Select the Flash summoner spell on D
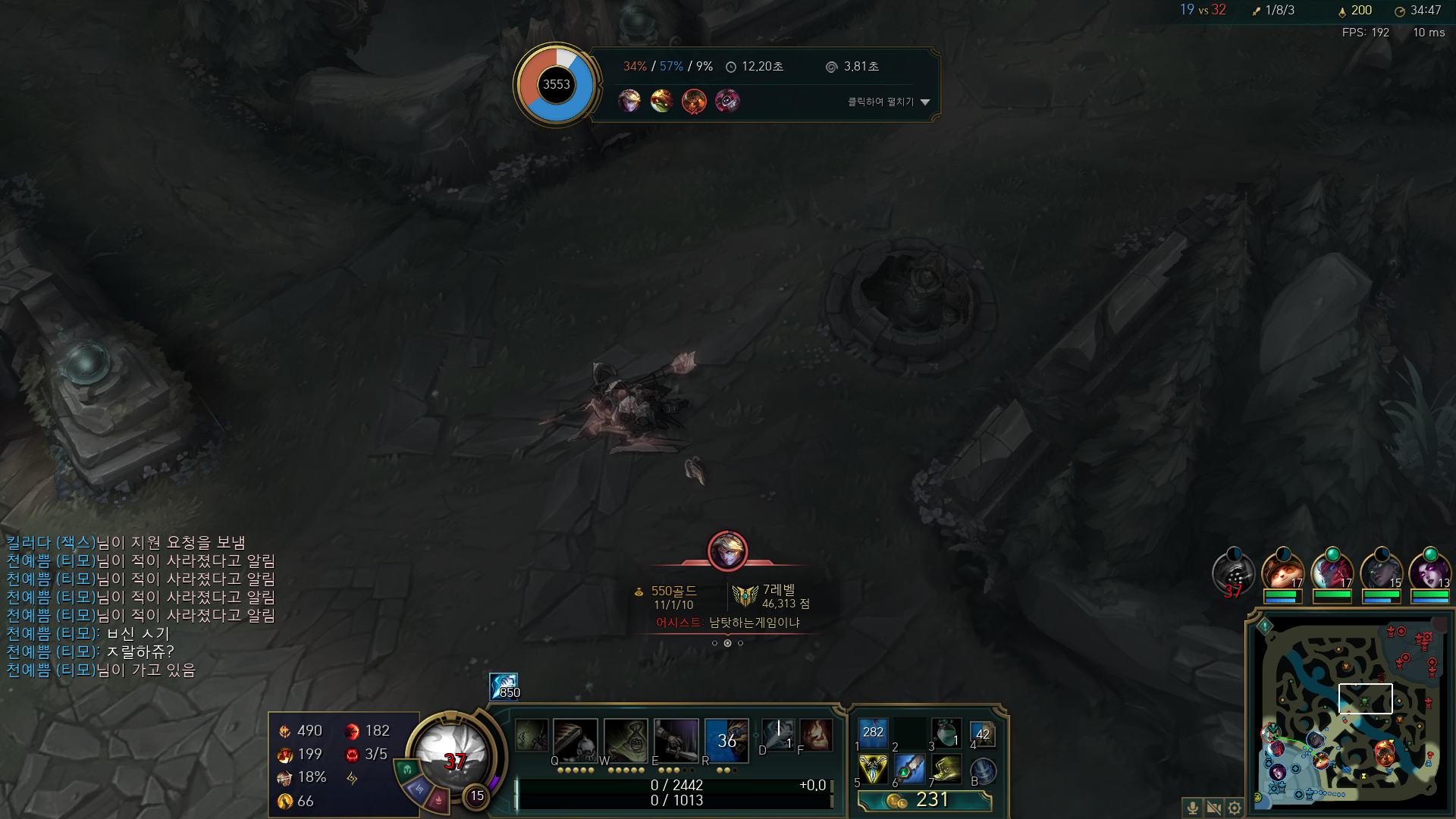Screen dimensions: 1456x819 pyautogui.click(x=778, y=734)
